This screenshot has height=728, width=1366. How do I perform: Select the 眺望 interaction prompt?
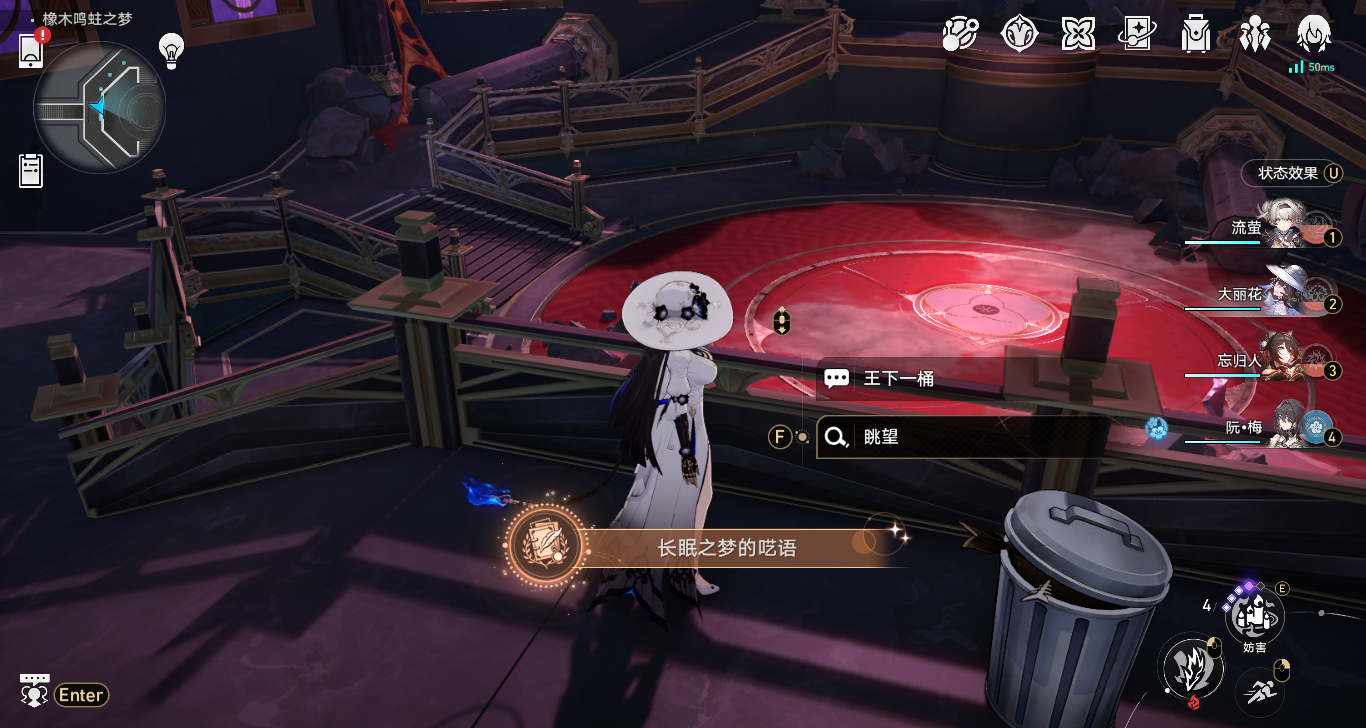point(960,437)
